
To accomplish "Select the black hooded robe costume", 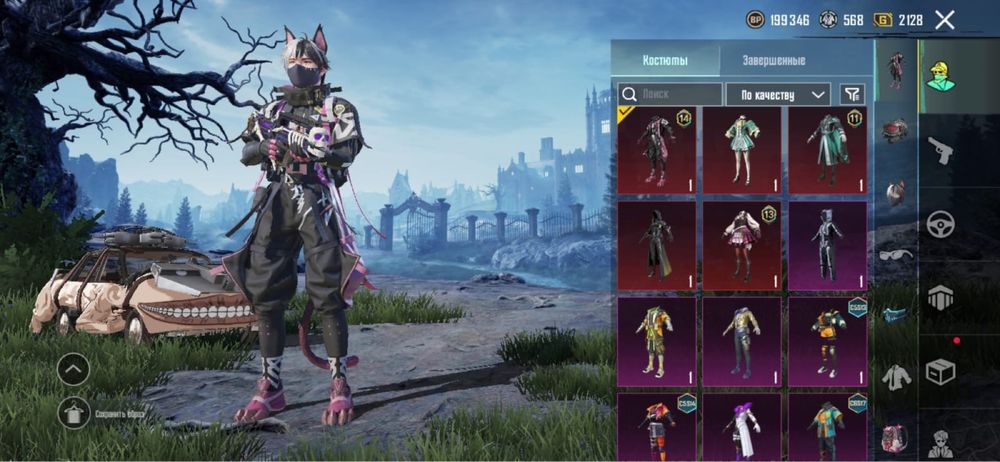I will 656,245.
